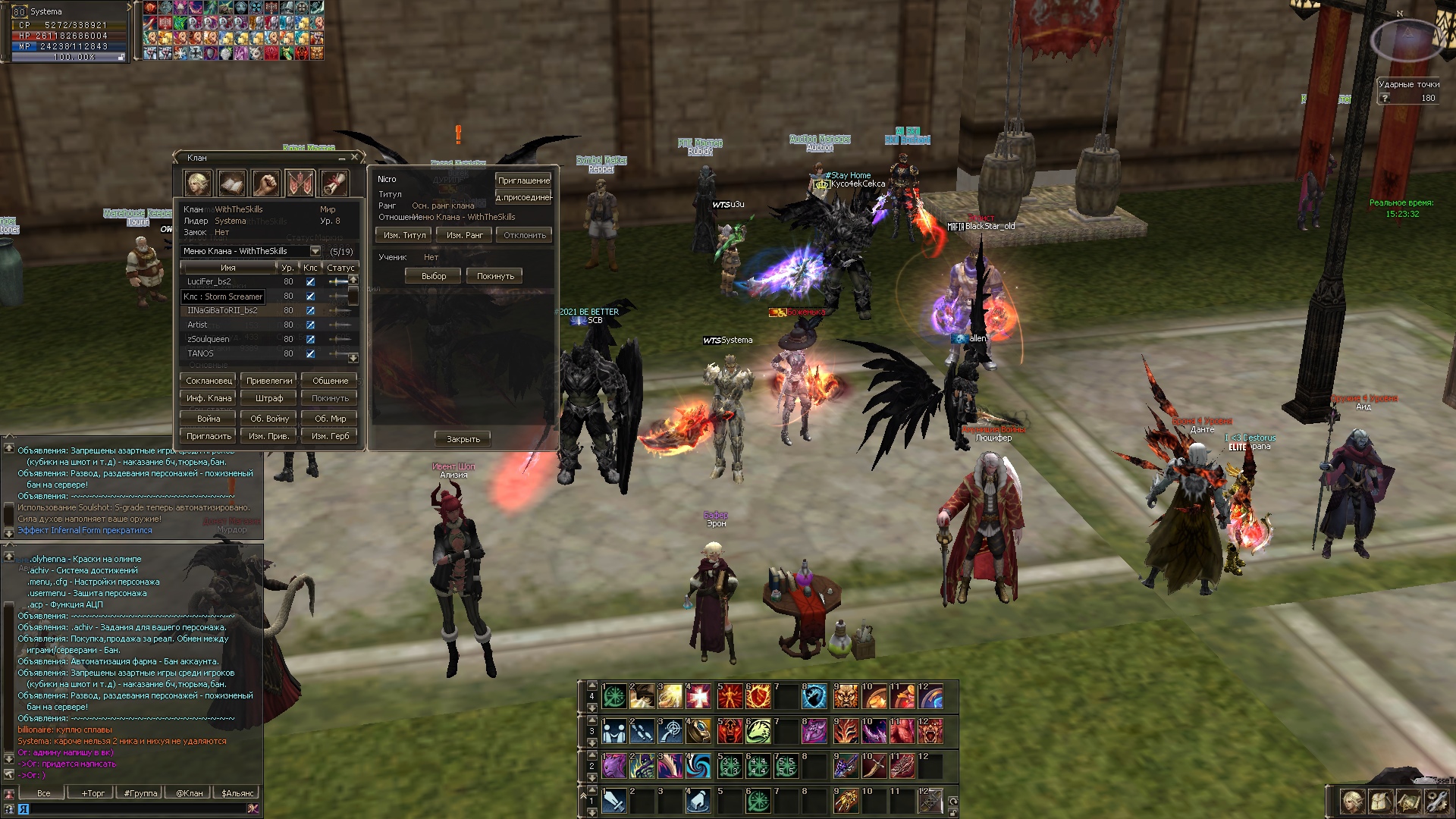Open the Привелегии clan button
The width and height of the screenshot is (1456, 819).
[x=269, y=381]
